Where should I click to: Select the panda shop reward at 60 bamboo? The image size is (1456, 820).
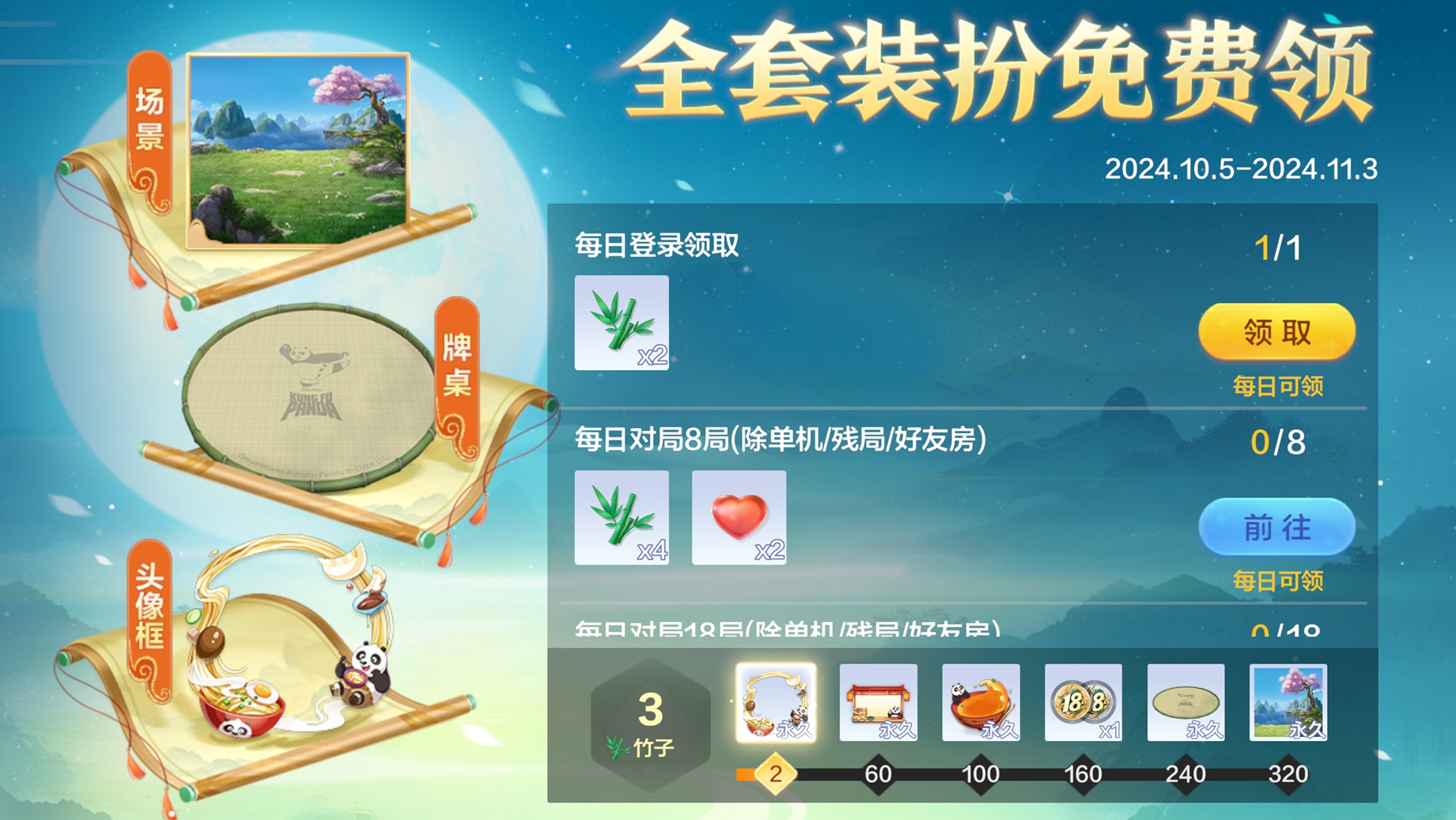(x=879, y=703)
